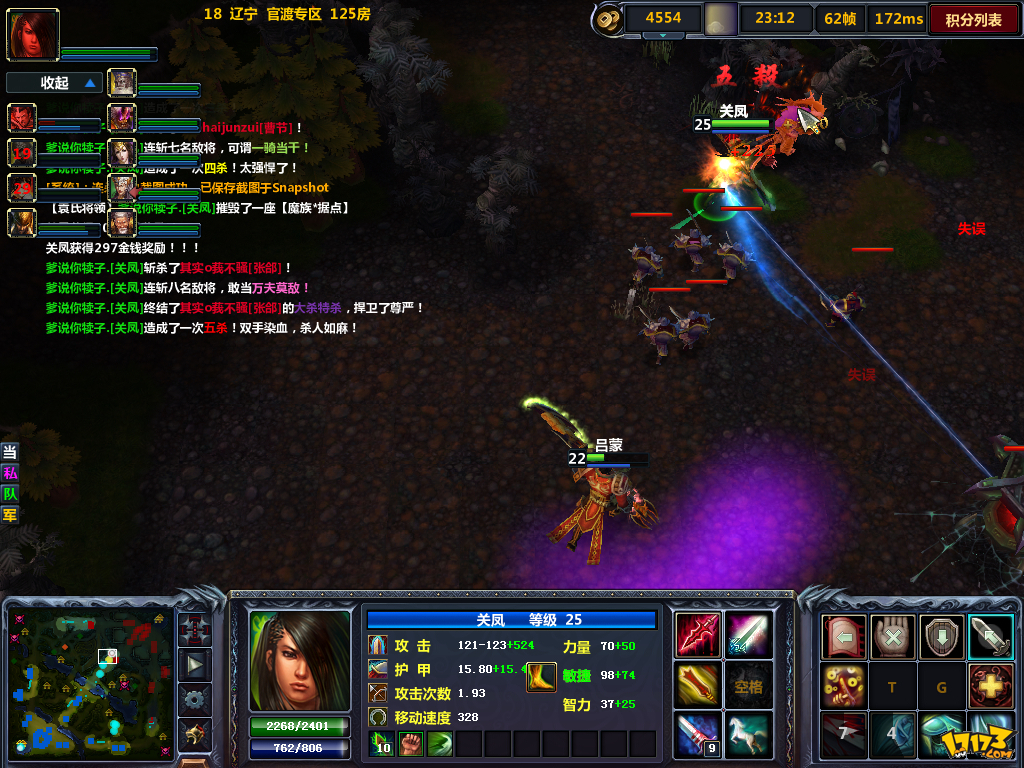
Task: Click the gold coin icon at the top bar
Action: tap(607, 19)
